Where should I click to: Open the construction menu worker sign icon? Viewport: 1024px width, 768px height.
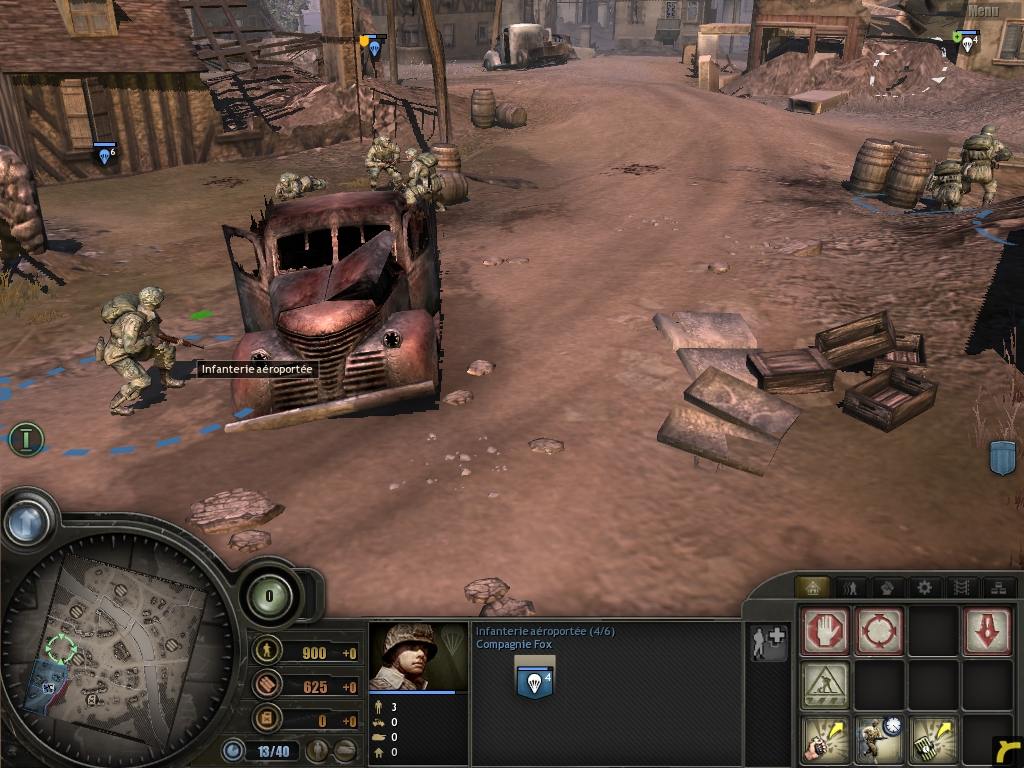coord(825,685)
